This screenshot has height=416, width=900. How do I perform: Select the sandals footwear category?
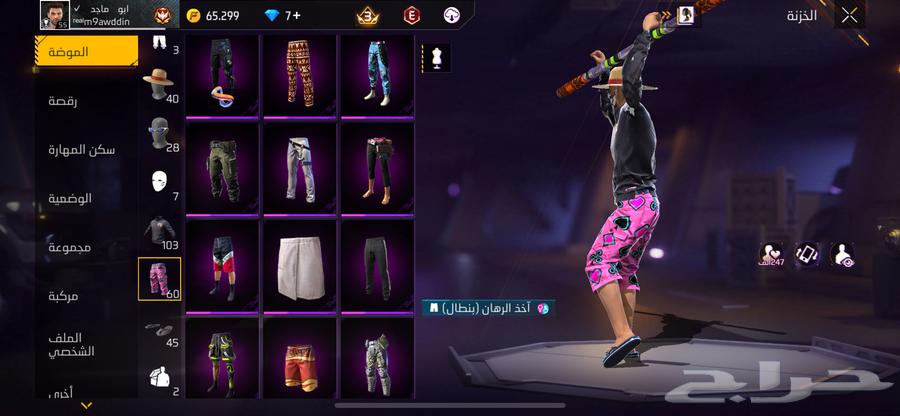coord(158,332)
